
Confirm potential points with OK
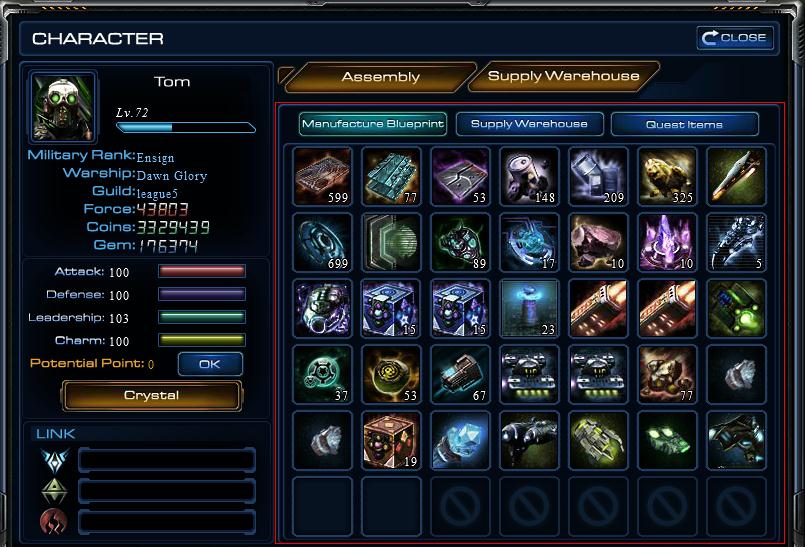[x=209, y=364]
